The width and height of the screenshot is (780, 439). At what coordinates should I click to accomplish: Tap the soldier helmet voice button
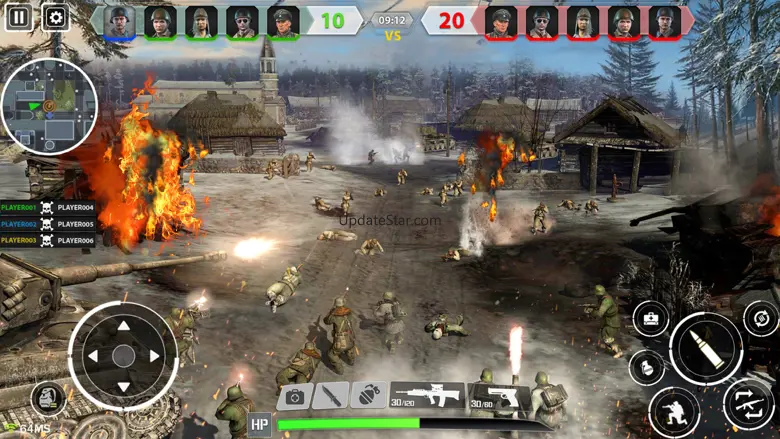46,398
